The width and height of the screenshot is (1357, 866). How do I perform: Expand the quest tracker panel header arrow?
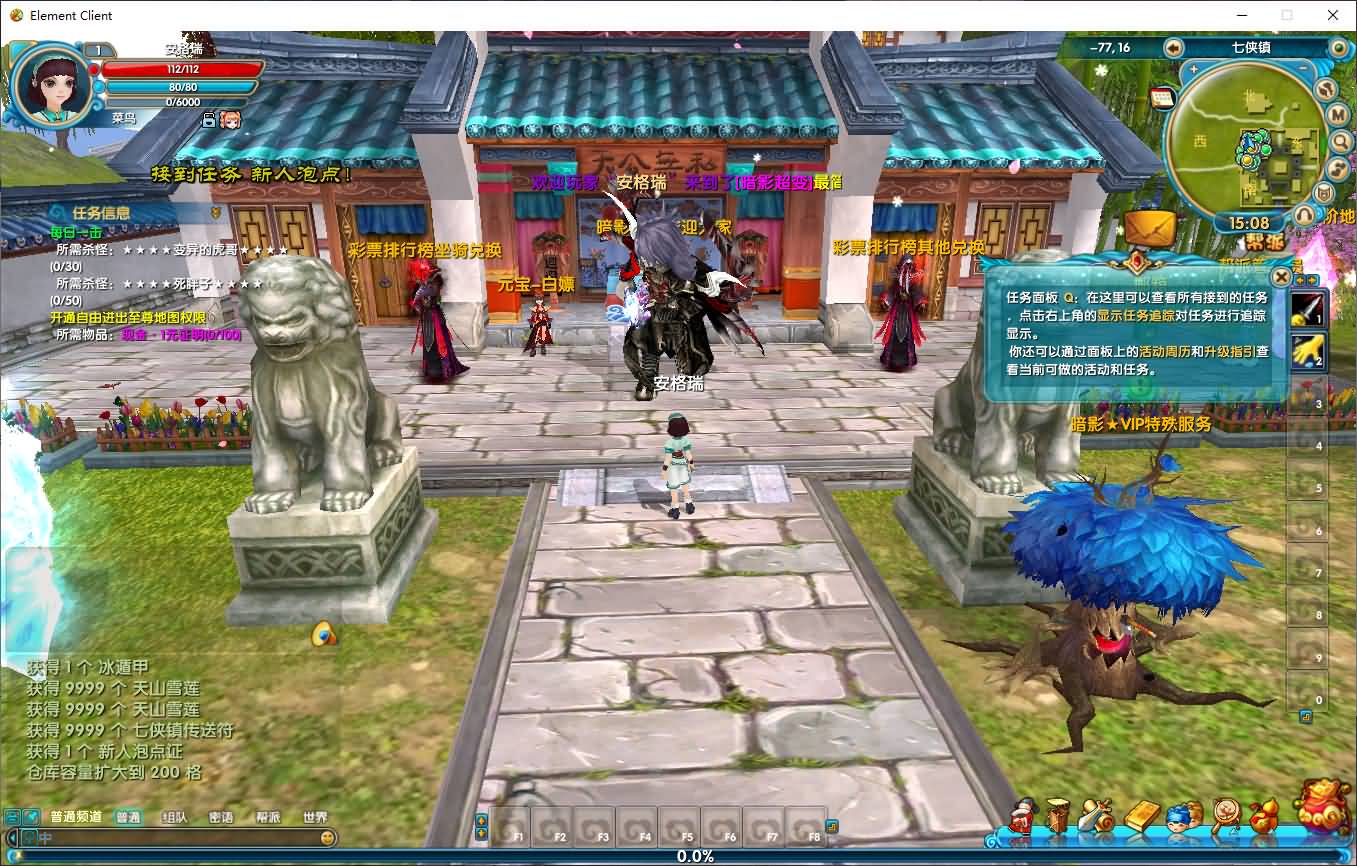pos(57,214)
